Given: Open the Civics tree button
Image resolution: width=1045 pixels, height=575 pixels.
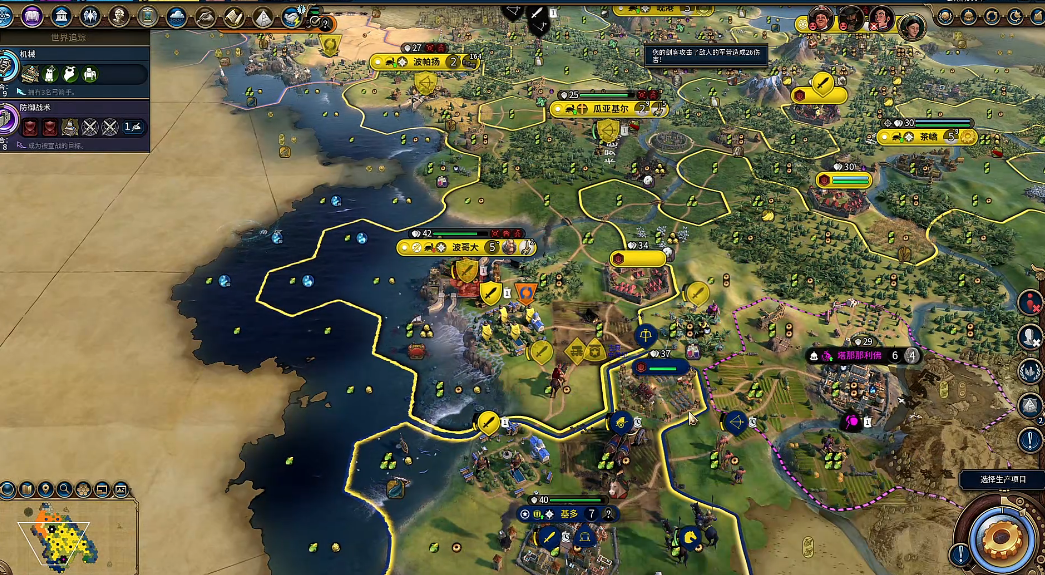Looking at the screenshot, I should (33, 15).
